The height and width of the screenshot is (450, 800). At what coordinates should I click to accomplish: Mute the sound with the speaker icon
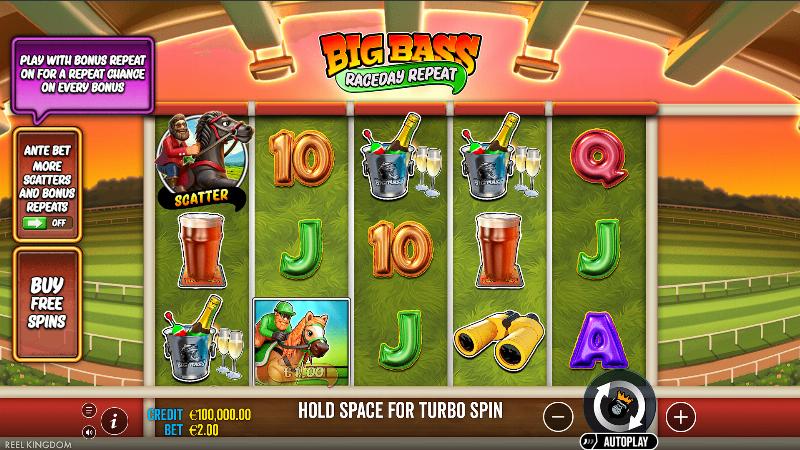(89, 432)
